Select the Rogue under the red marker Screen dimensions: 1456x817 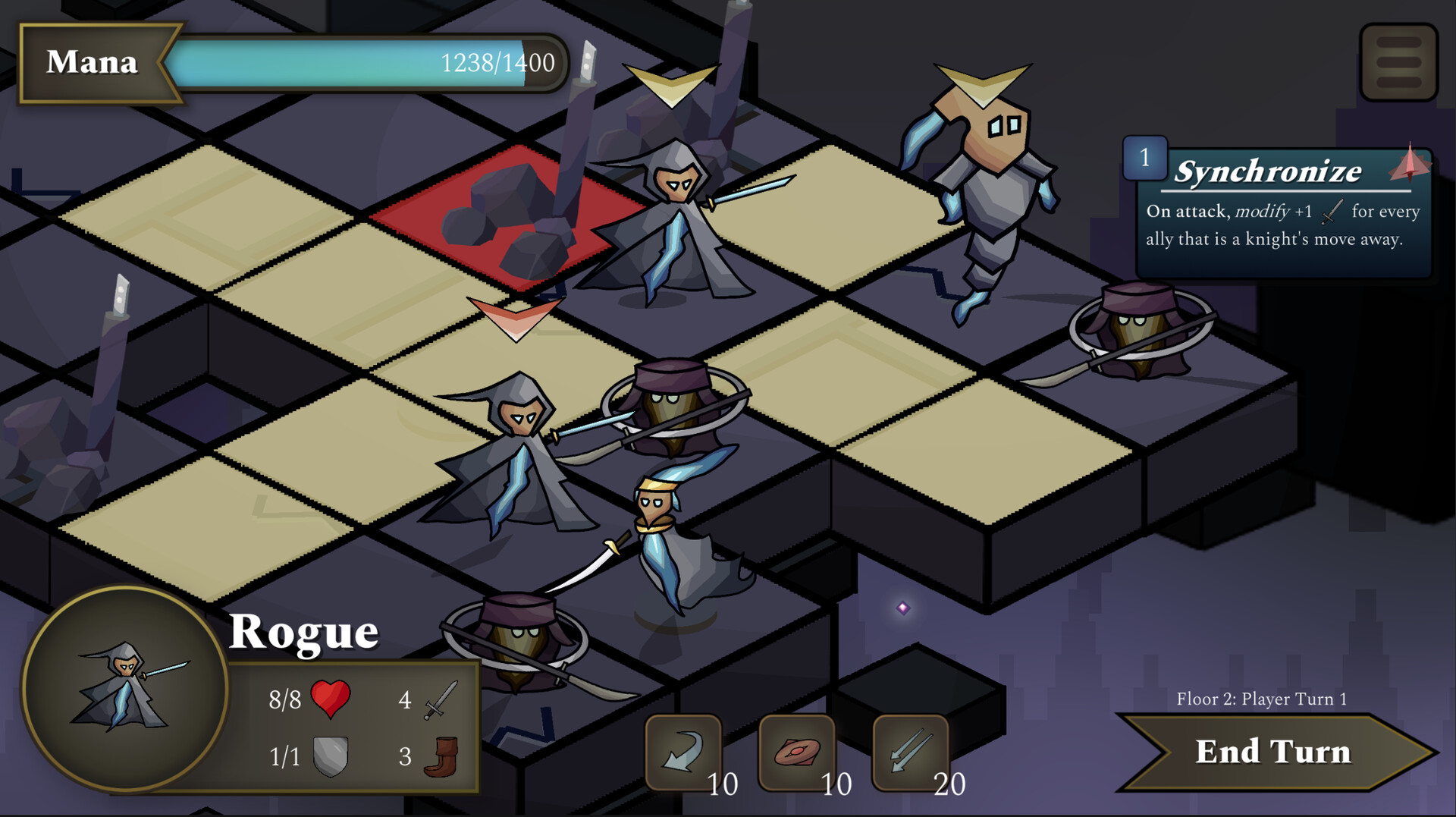coord(516,455)
